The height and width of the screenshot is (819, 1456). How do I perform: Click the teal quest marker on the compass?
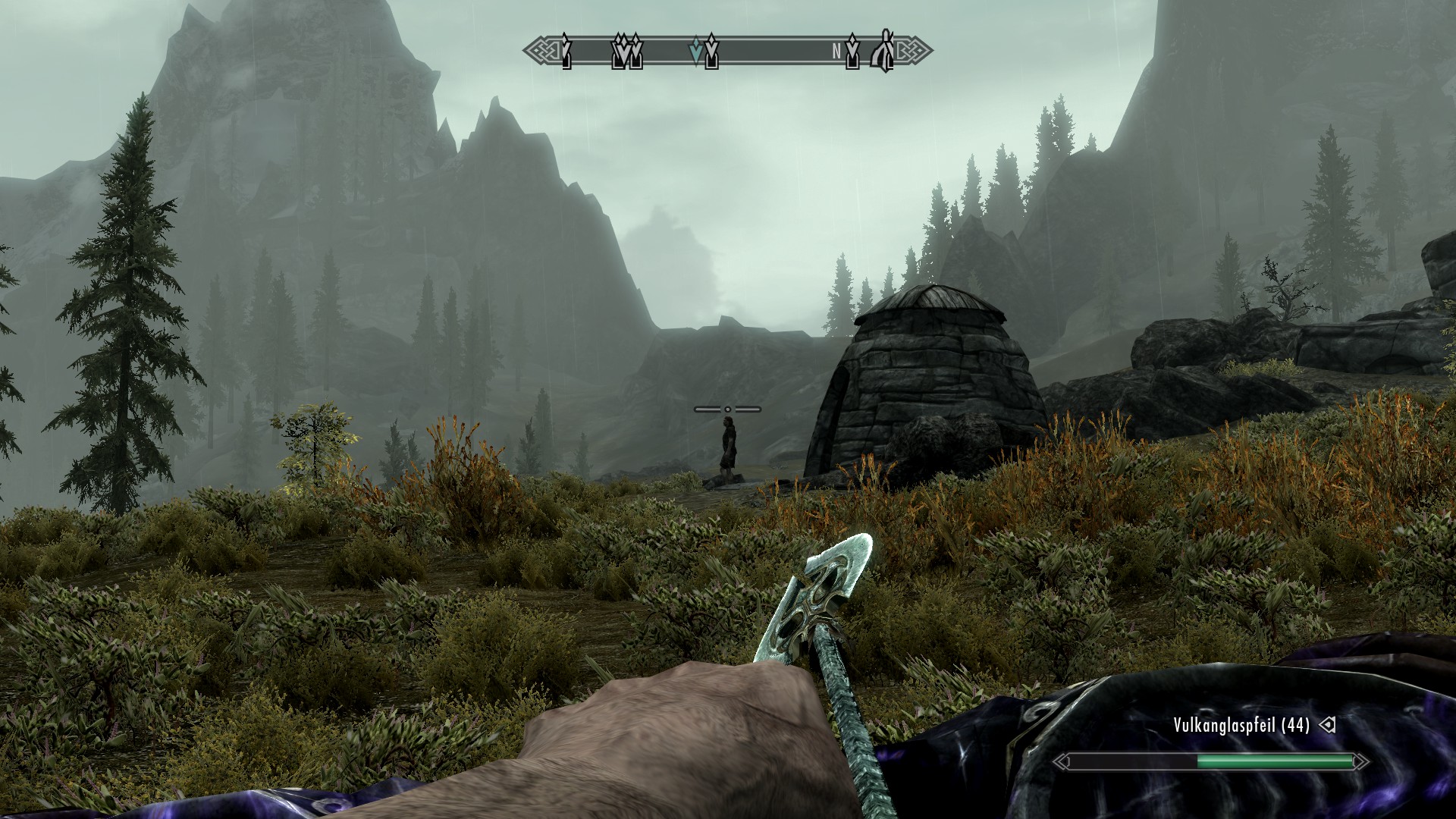point(695,51)
